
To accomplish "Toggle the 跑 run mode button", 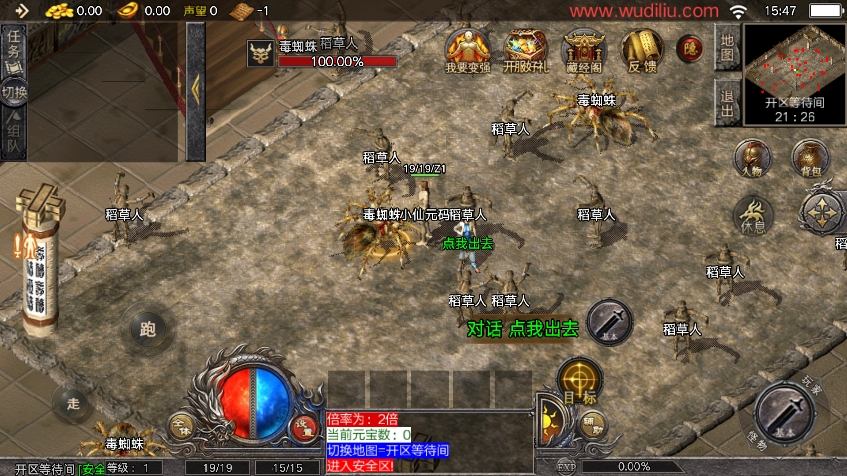I will coord(149,329).
